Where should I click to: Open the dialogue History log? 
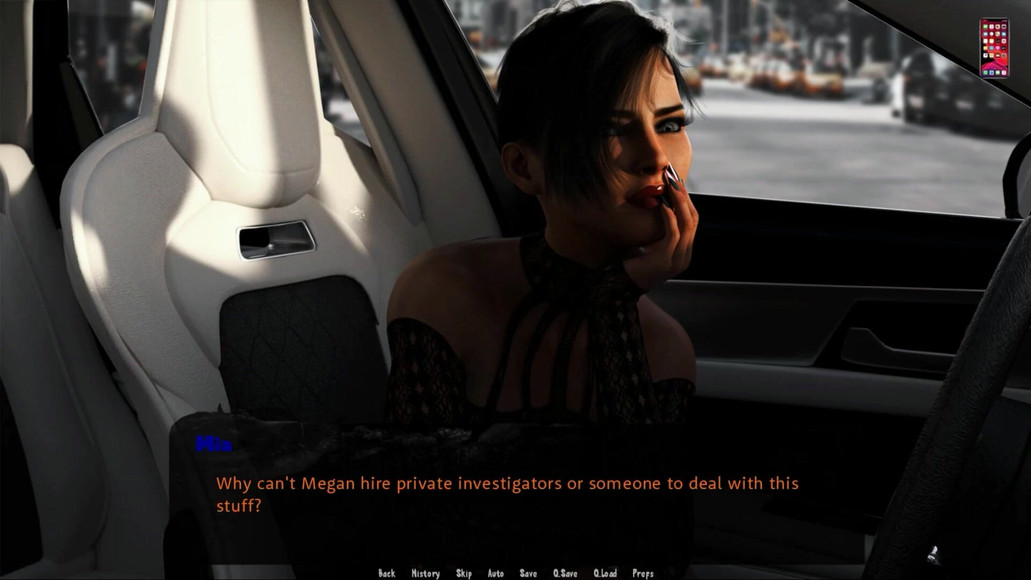pyautogui.click(x=425, y=573)
